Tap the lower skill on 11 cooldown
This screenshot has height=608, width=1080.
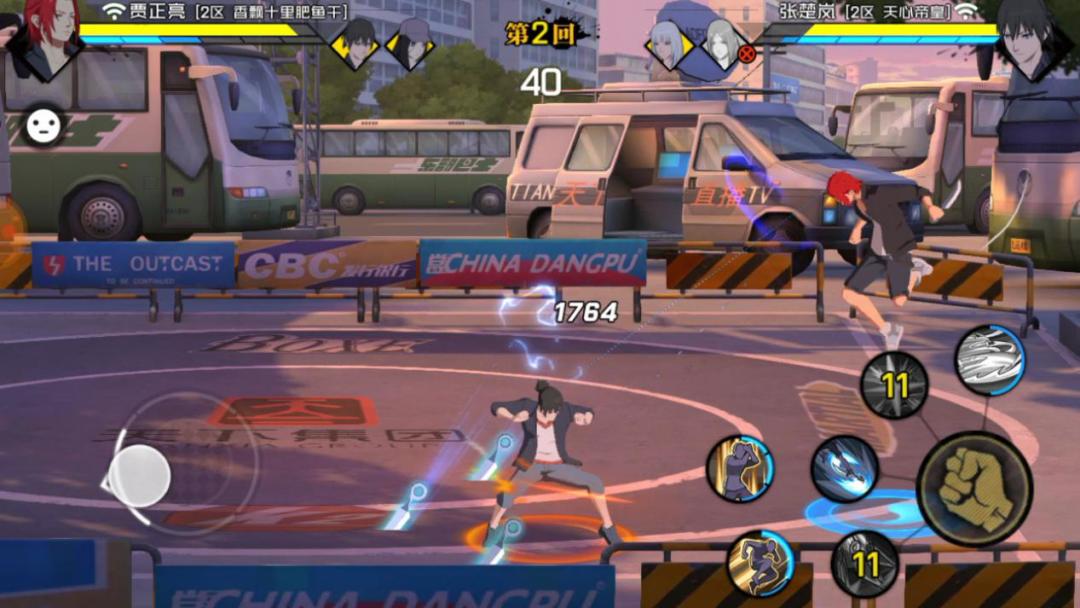tap(865, 565)
